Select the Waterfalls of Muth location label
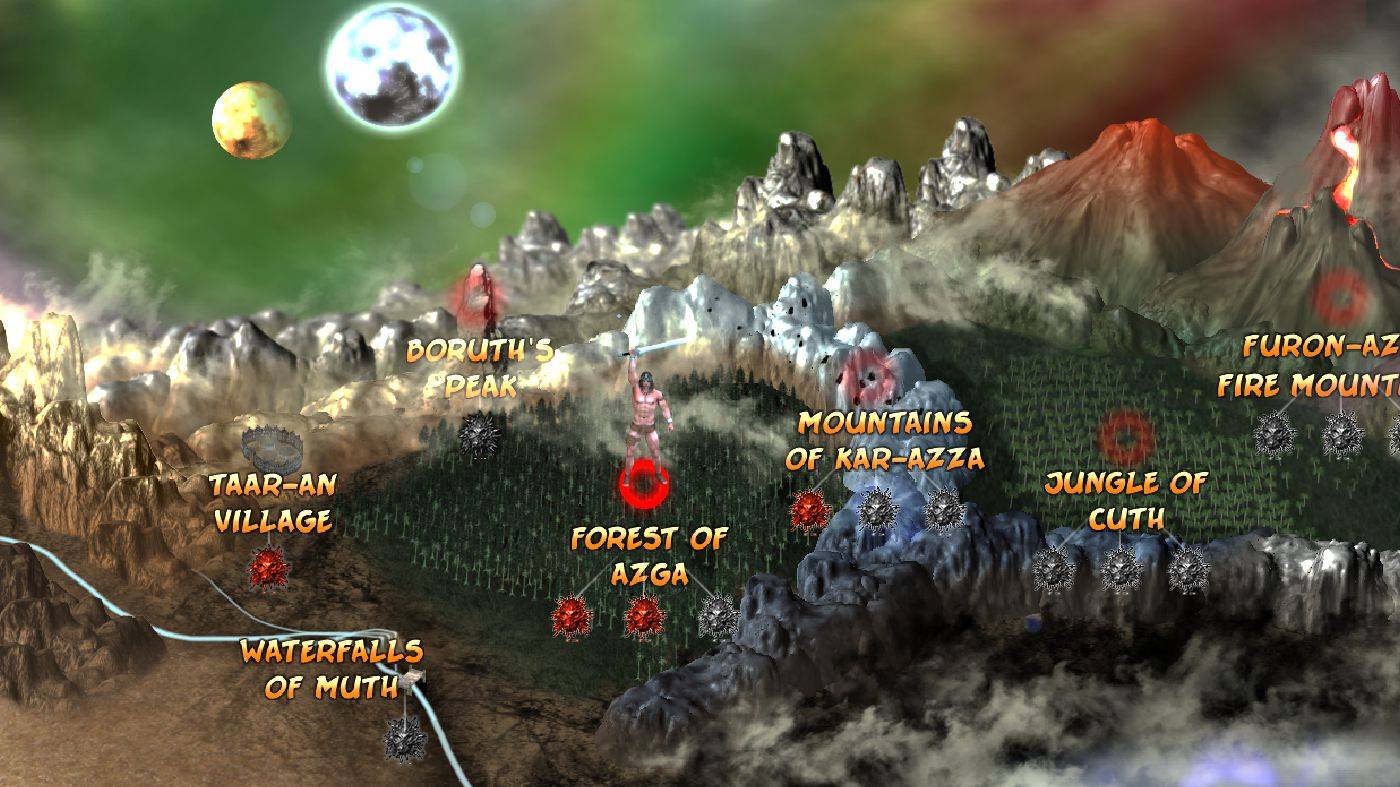 [331, 669]
